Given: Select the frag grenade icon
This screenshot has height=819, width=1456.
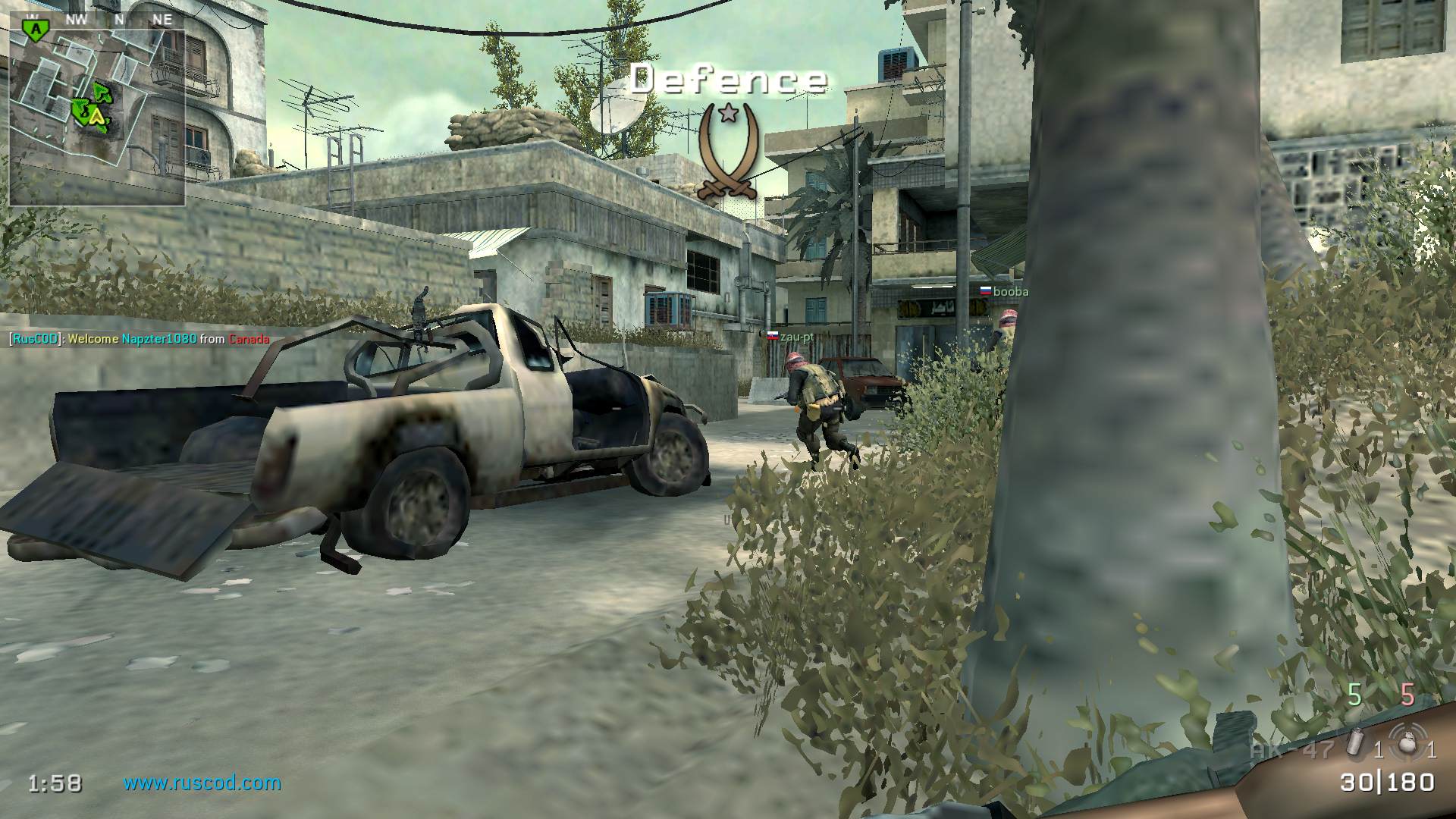Looking at the screenshot, I should point(1408,742).
